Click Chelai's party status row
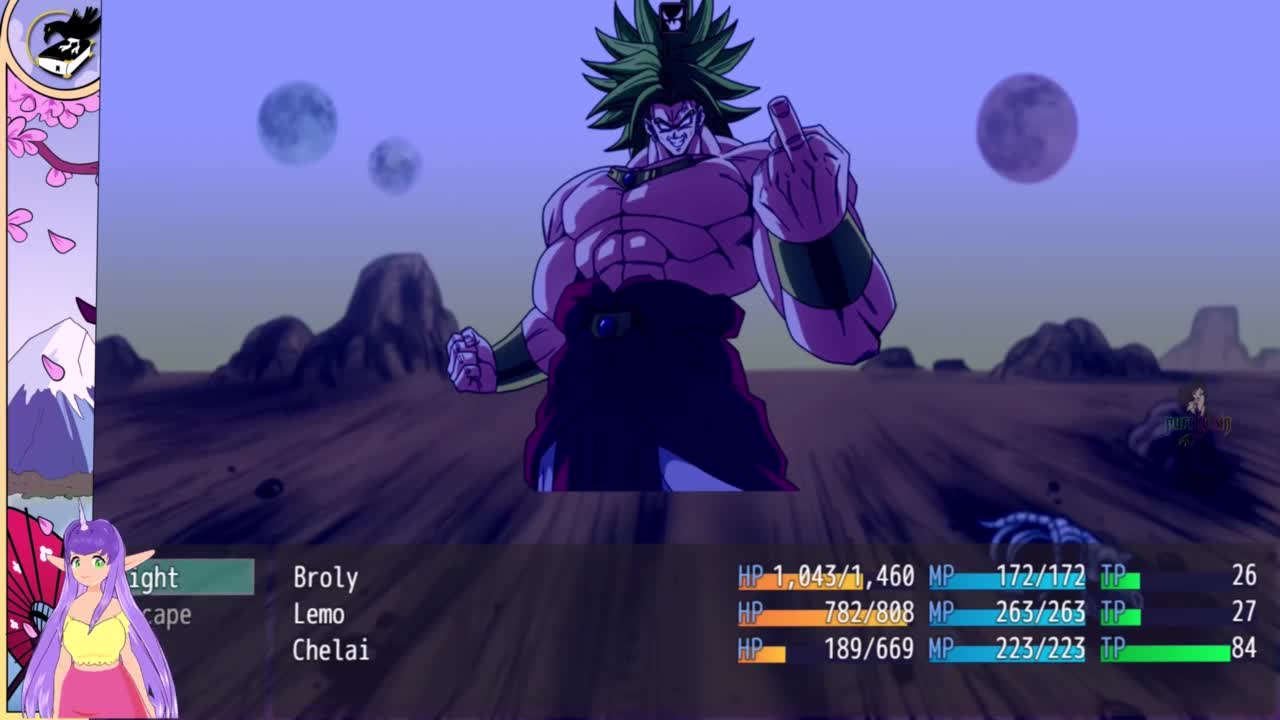1280x720 pixels. coord(331,650)
